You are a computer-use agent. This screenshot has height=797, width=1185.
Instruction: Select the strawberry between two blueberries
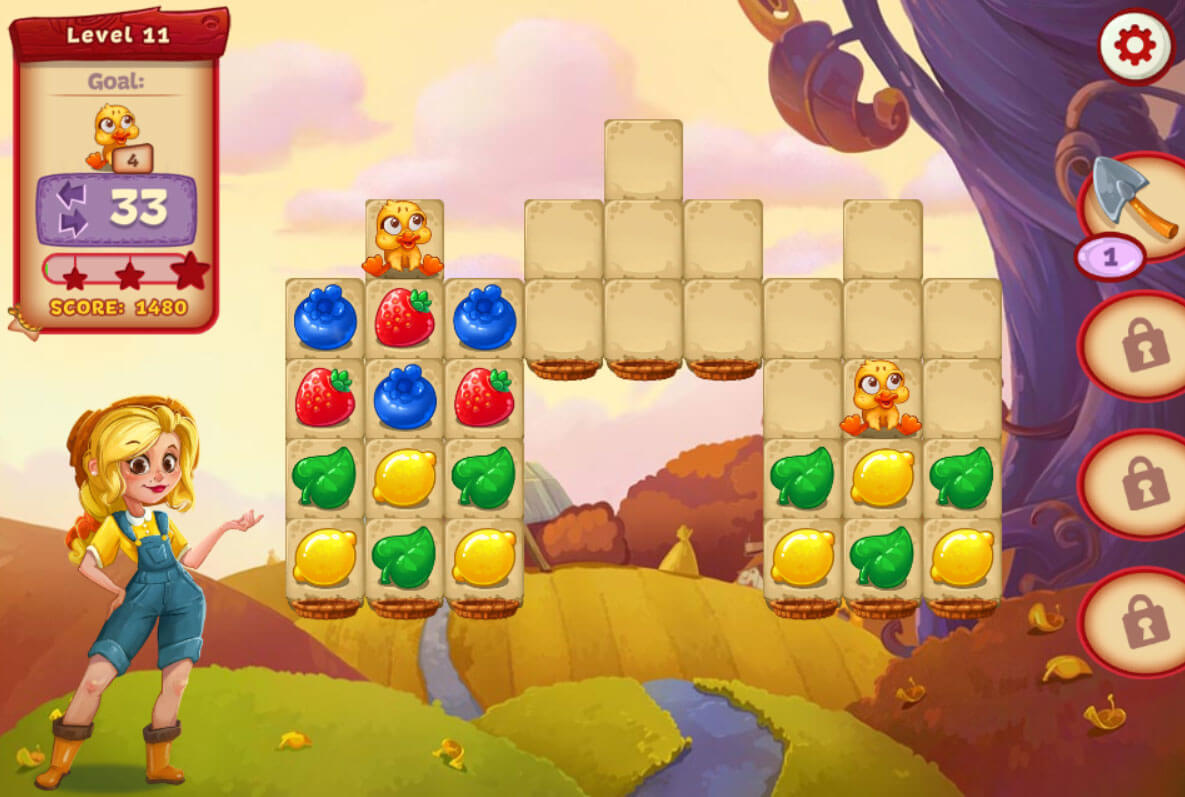(404, 318)
